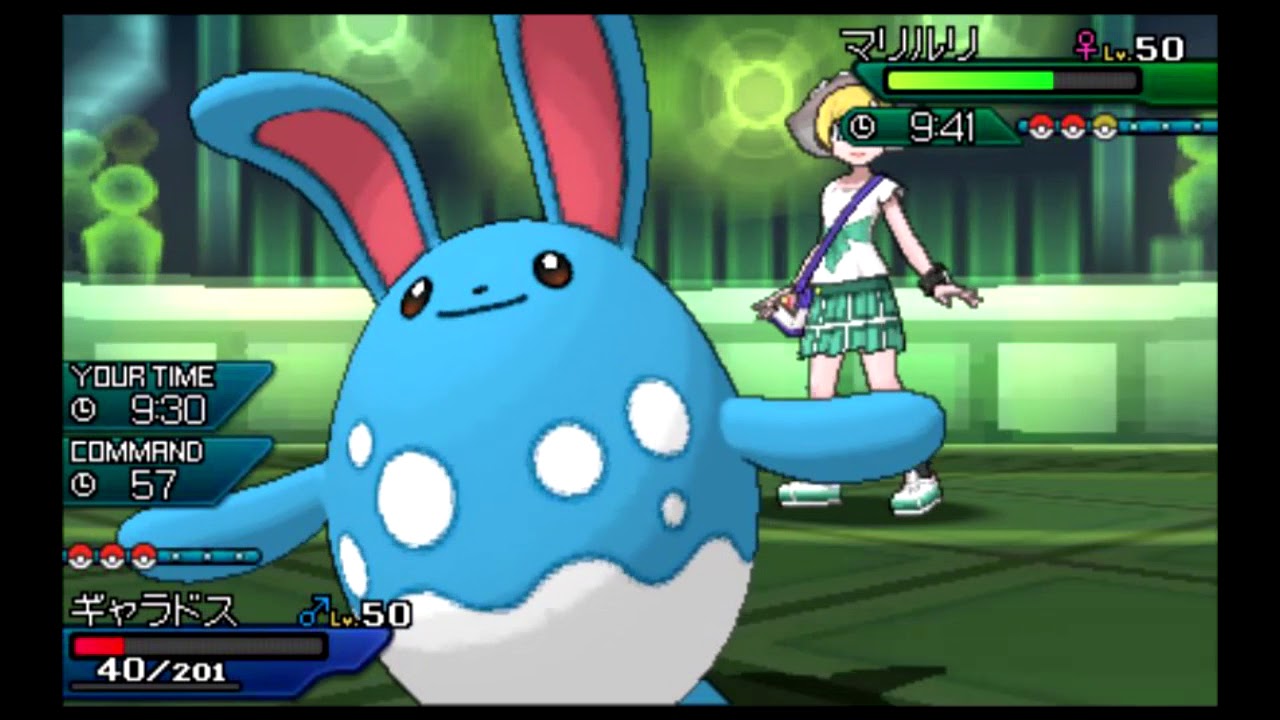Click the red HP bar of ギャラドス

tap(100, 645)
